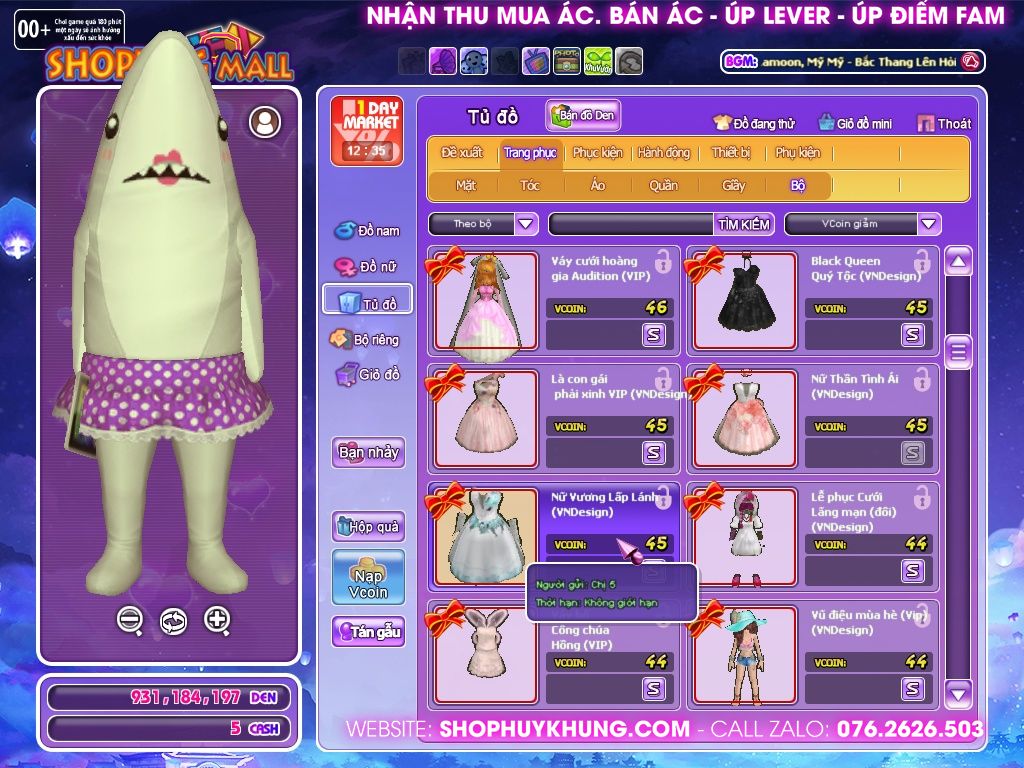
Task: Exit the shop with the Thoát button
Action: pos(944,124)
